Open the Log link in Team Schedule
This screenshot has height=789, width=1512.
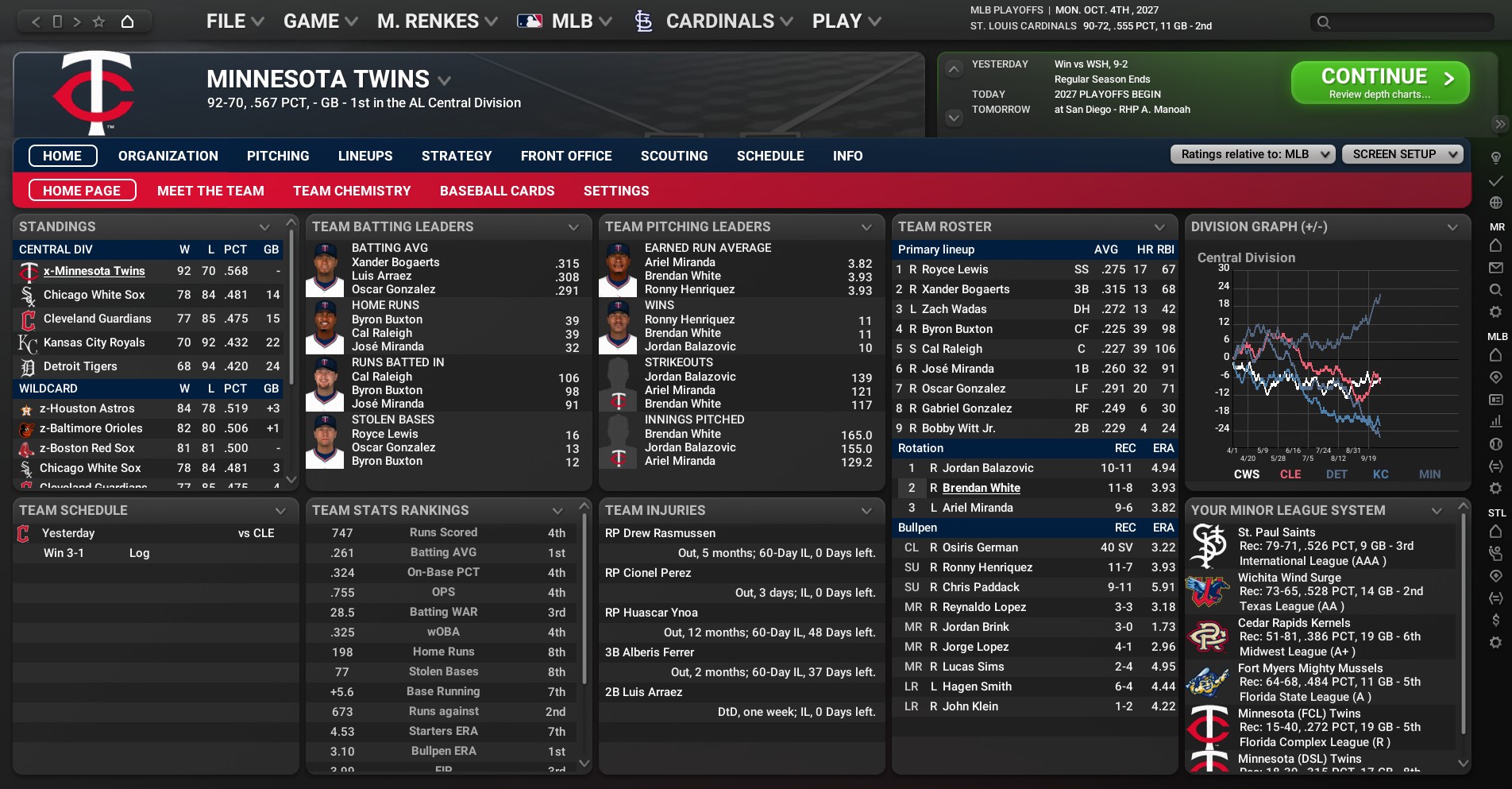(x=139, y=553)
